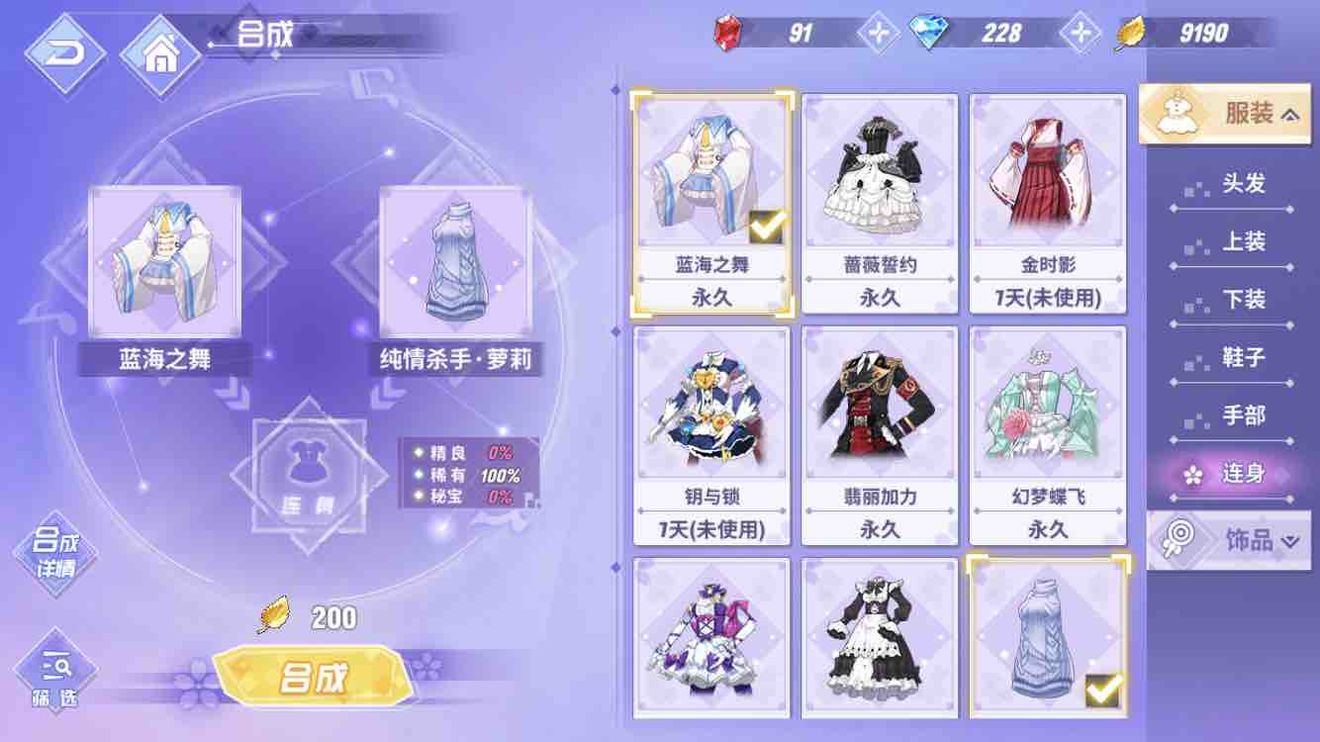
Task: Switch to the 头发 hair tab
Action: pyautogui.click(x=1245, y=184)
